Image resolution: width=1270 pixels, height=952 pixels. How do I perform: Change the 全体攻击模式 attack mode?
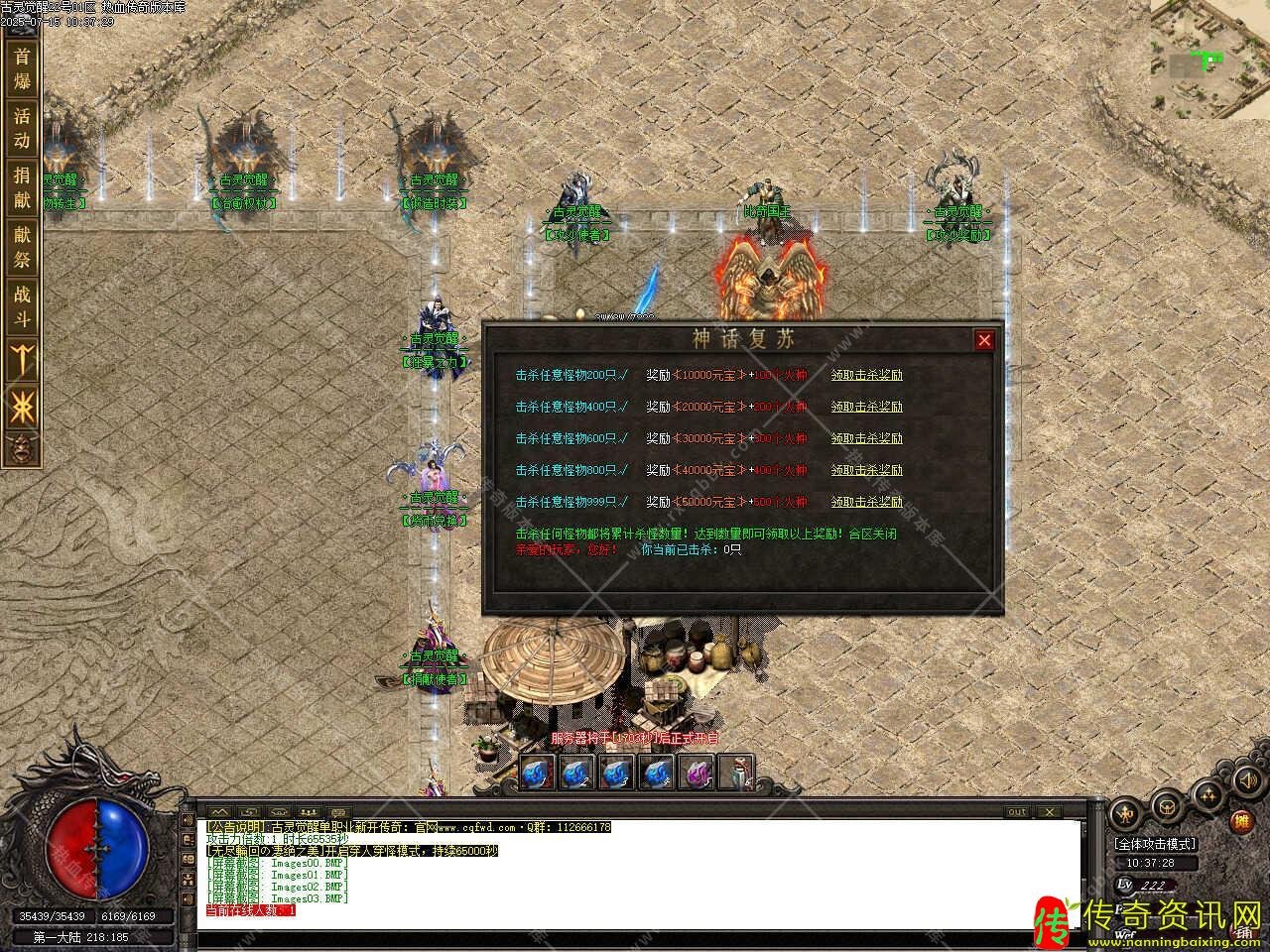[x=1156, y=844]
